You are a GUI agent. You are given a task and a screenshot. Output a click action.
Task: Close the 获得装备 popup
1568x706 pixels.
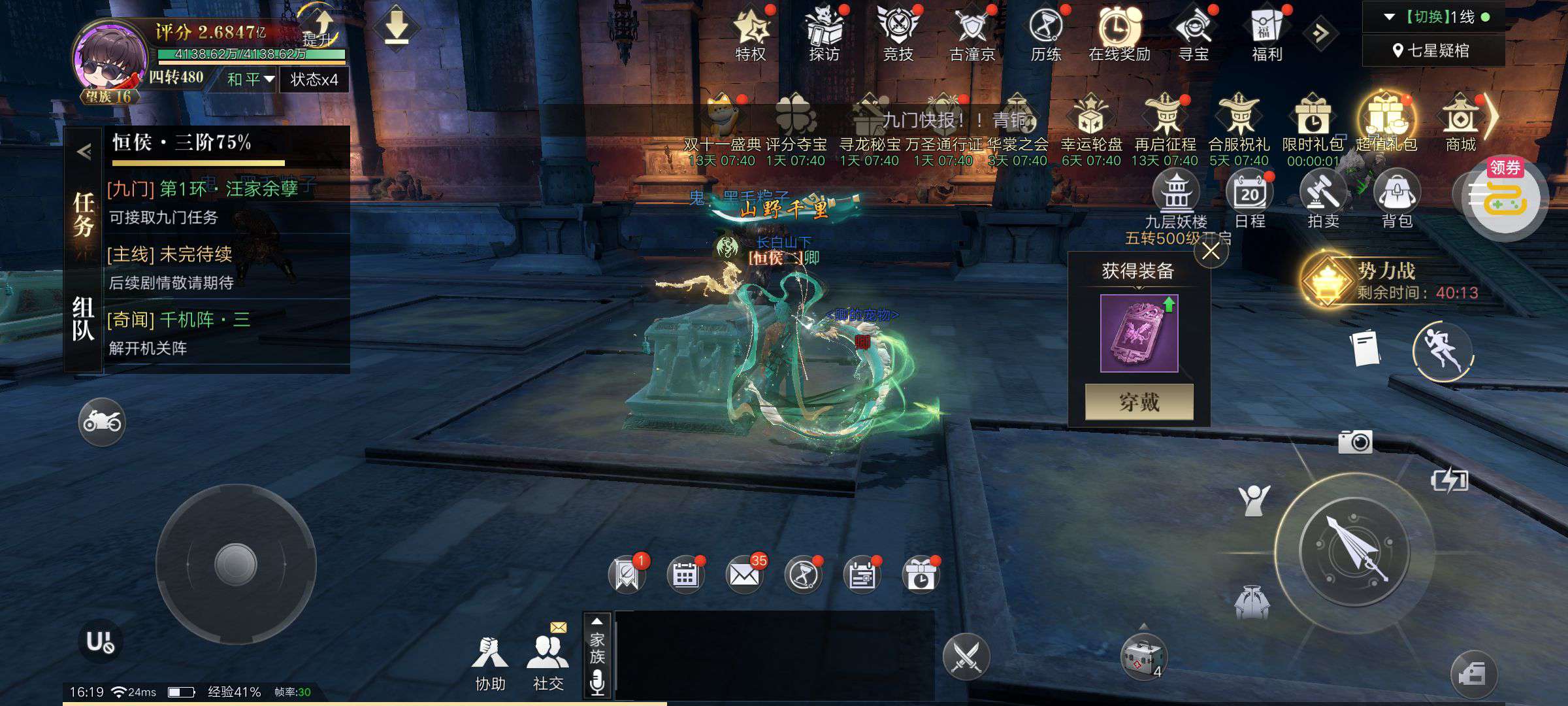coord(1211,252)
